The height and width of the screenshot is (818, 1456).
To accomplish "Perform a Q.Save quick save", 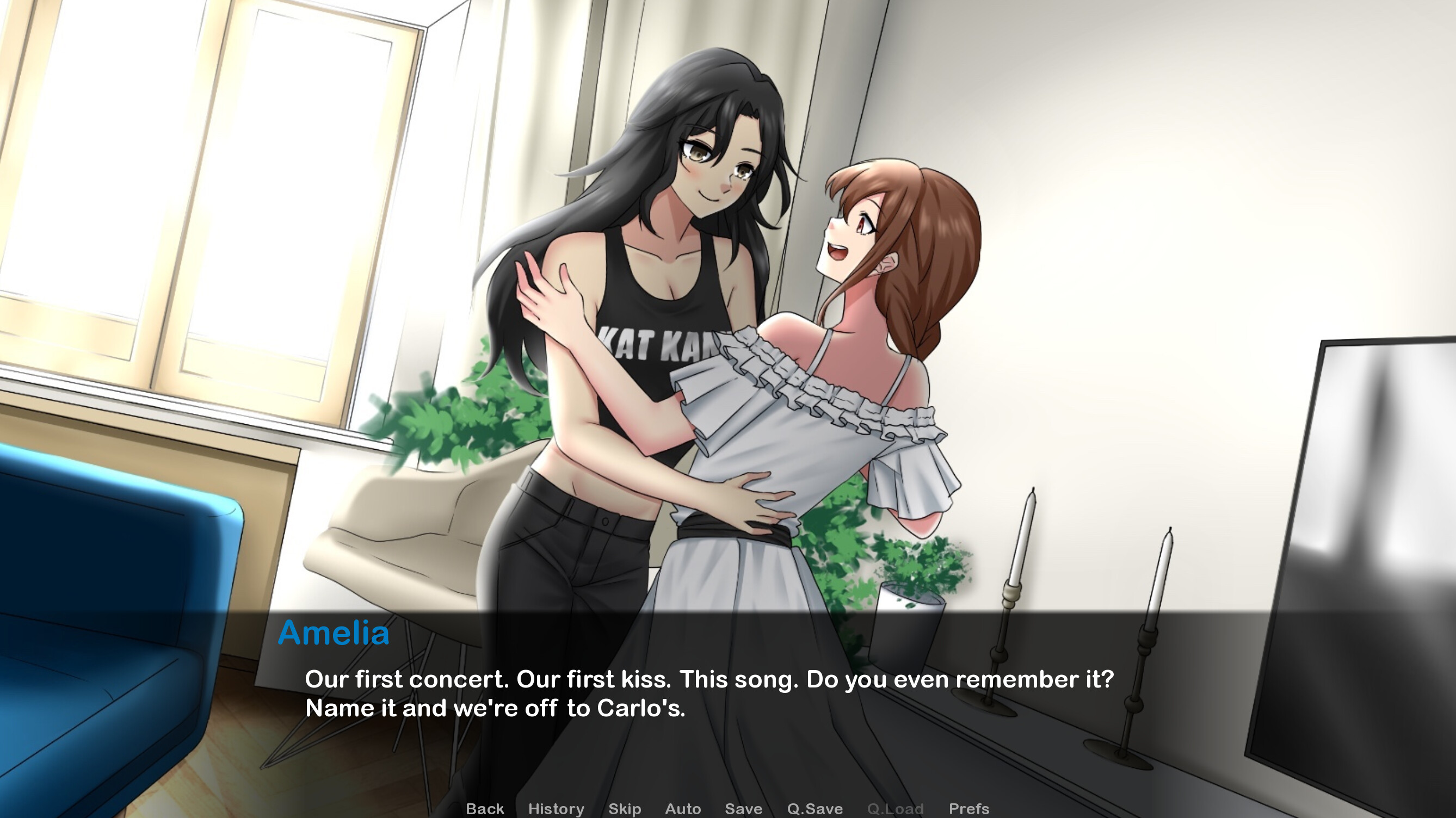I will (814, 809).
